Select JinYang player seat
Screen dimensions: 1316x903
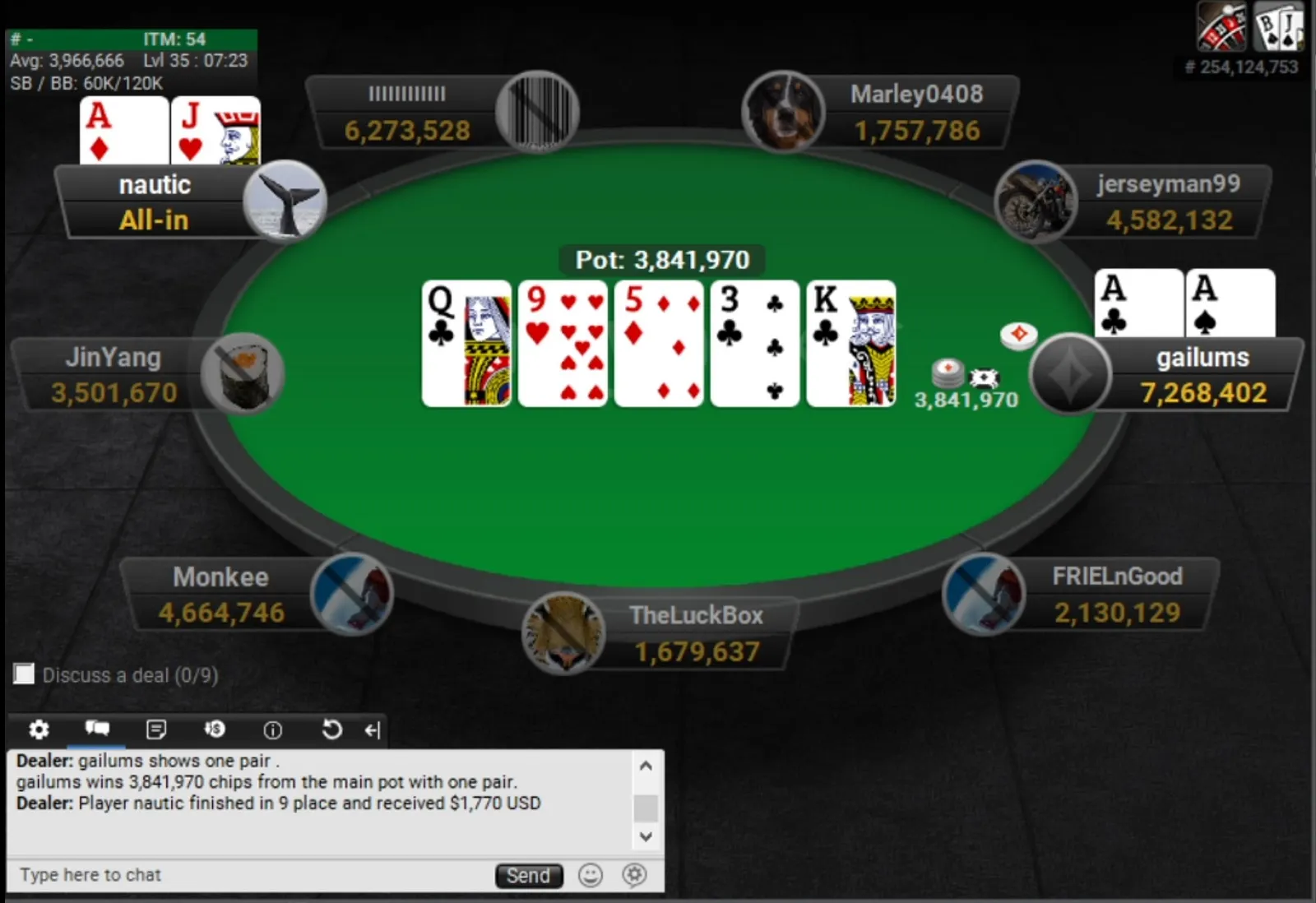click(114, 375)
